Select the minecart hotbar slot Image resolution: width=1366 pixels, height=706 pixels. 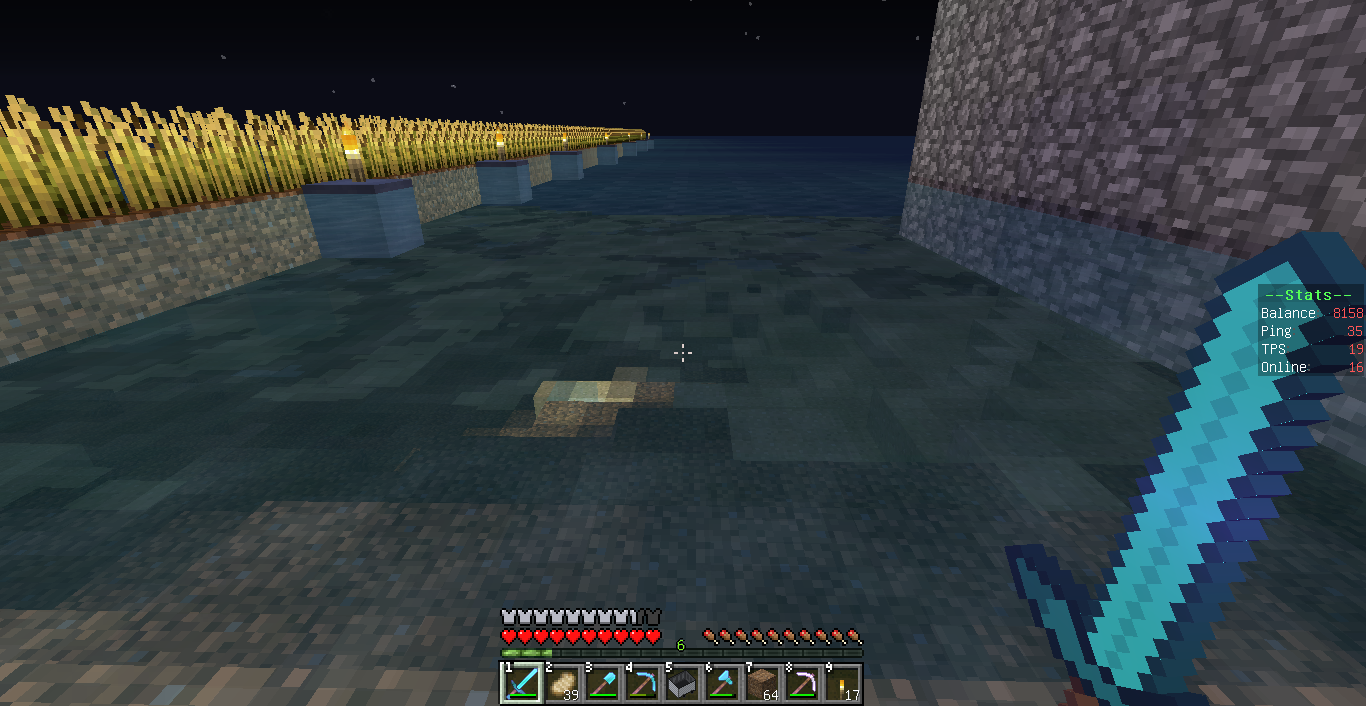point(682,683)
